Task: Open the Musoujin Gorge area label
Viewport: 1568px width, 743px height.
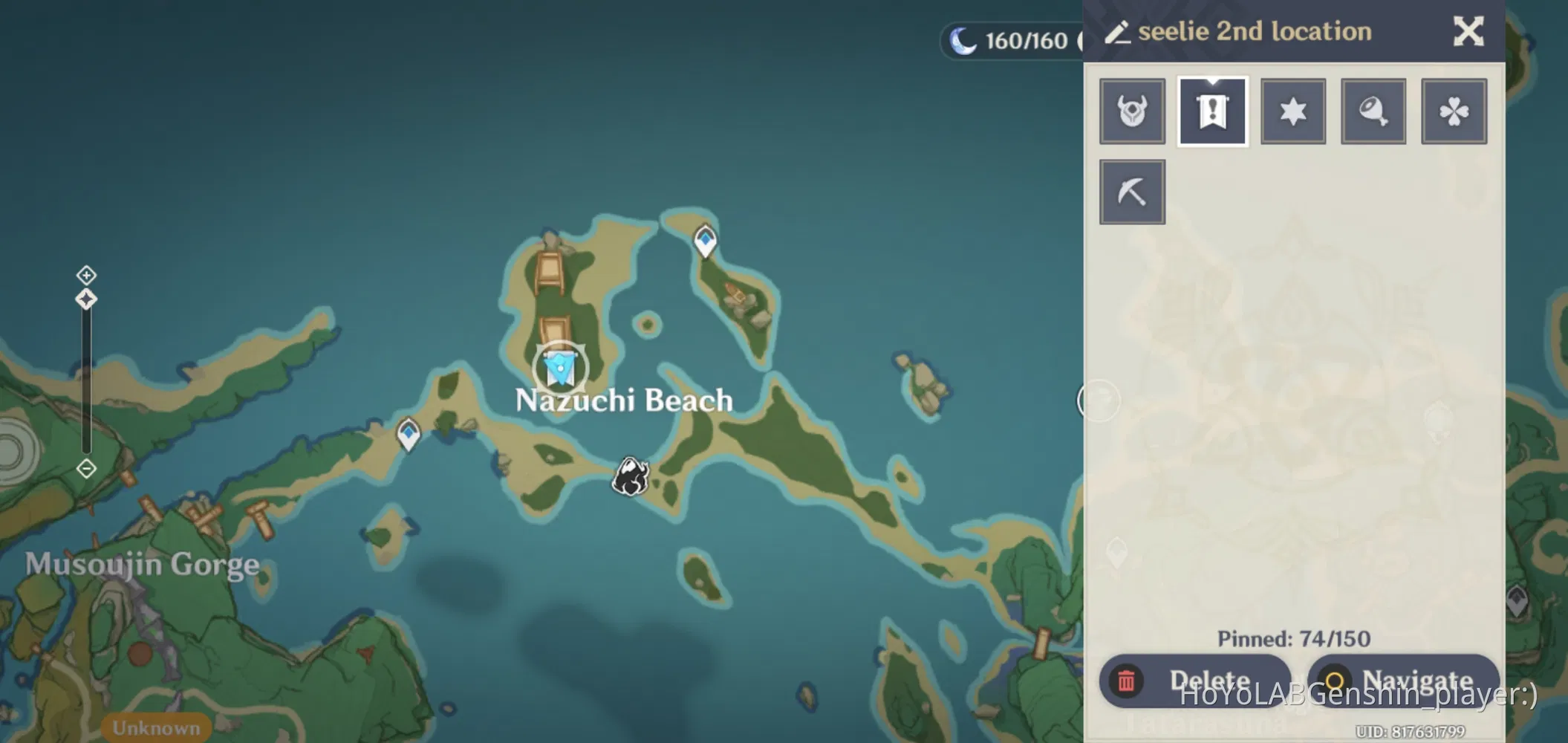Action: pos(141,565)
